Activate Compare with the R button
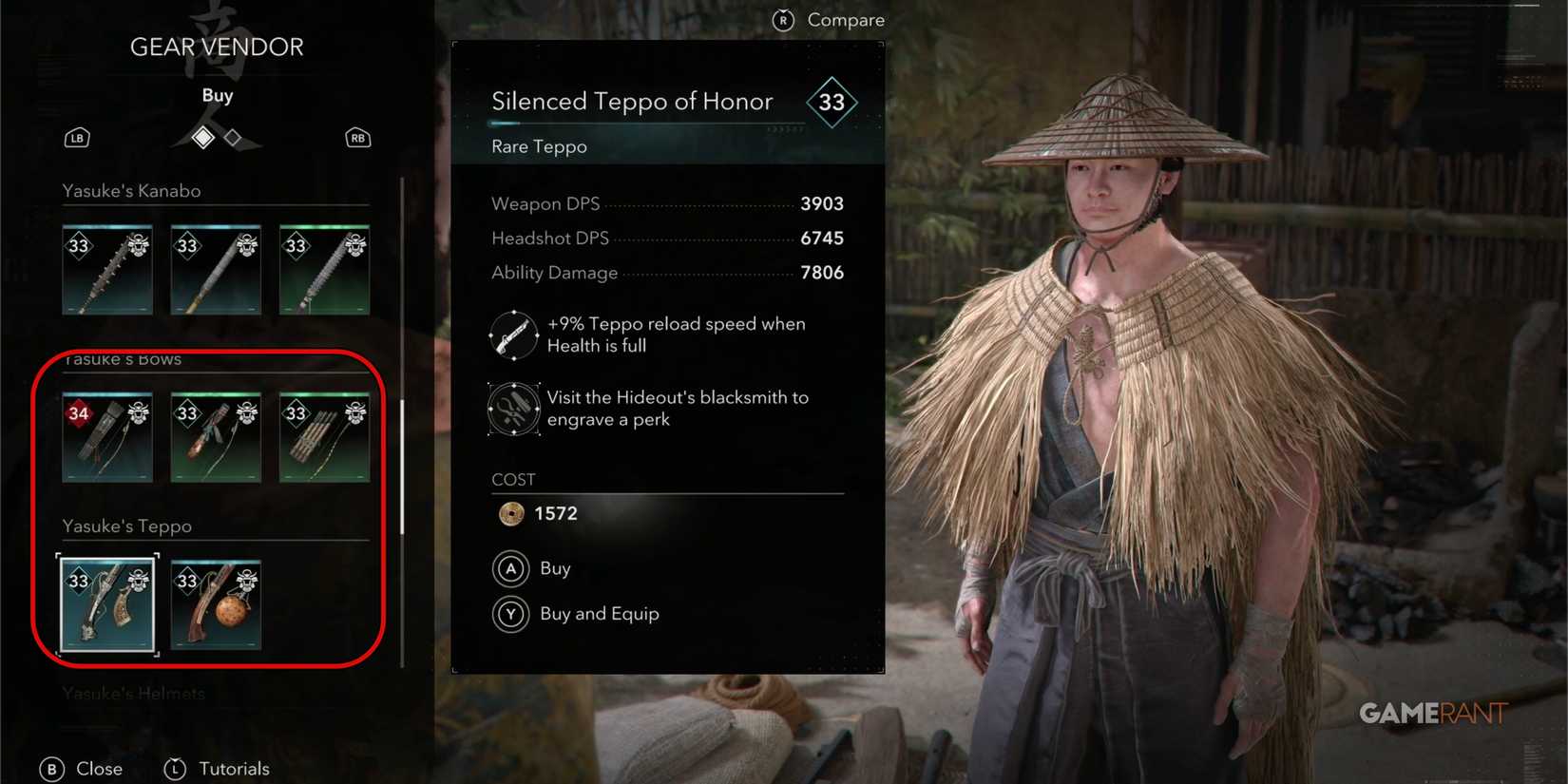Image resolution: width=1568 pixels, height=784 pixels. pos(783,19)
